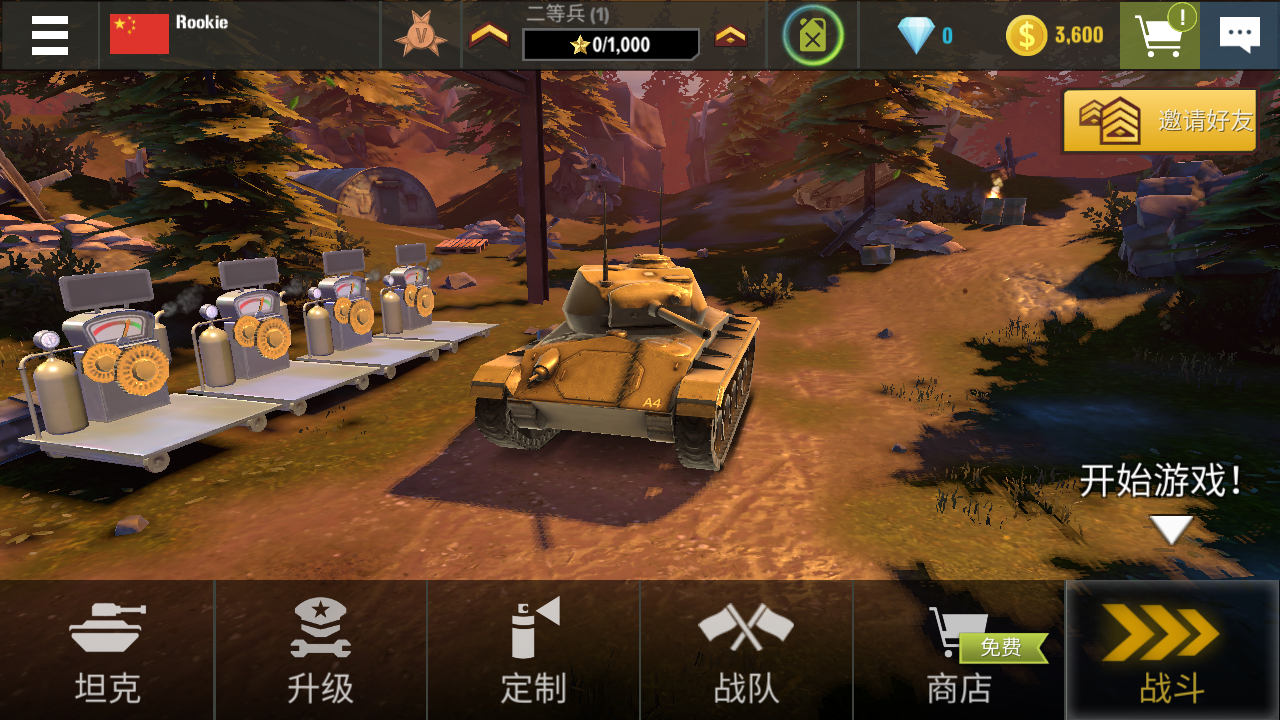Image resolution: width=1280 pixels, height=720 pixels.
Task: Switch to the 坦克 tanks tab
Action: (107, 650)
